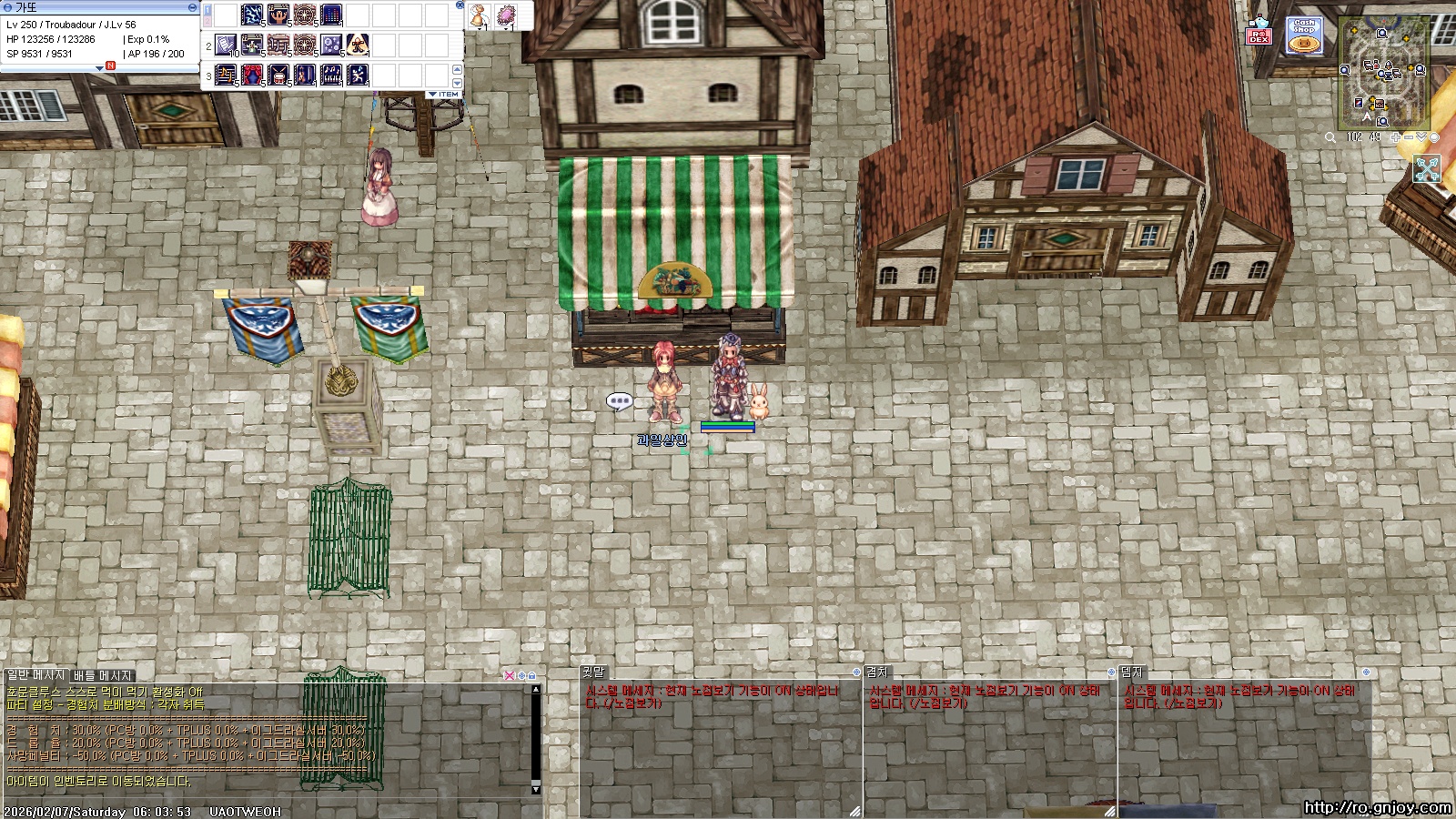1456x819 pixels.
Task: Activate the lightning skill in hotbar row 1
Action: point(252,15)
